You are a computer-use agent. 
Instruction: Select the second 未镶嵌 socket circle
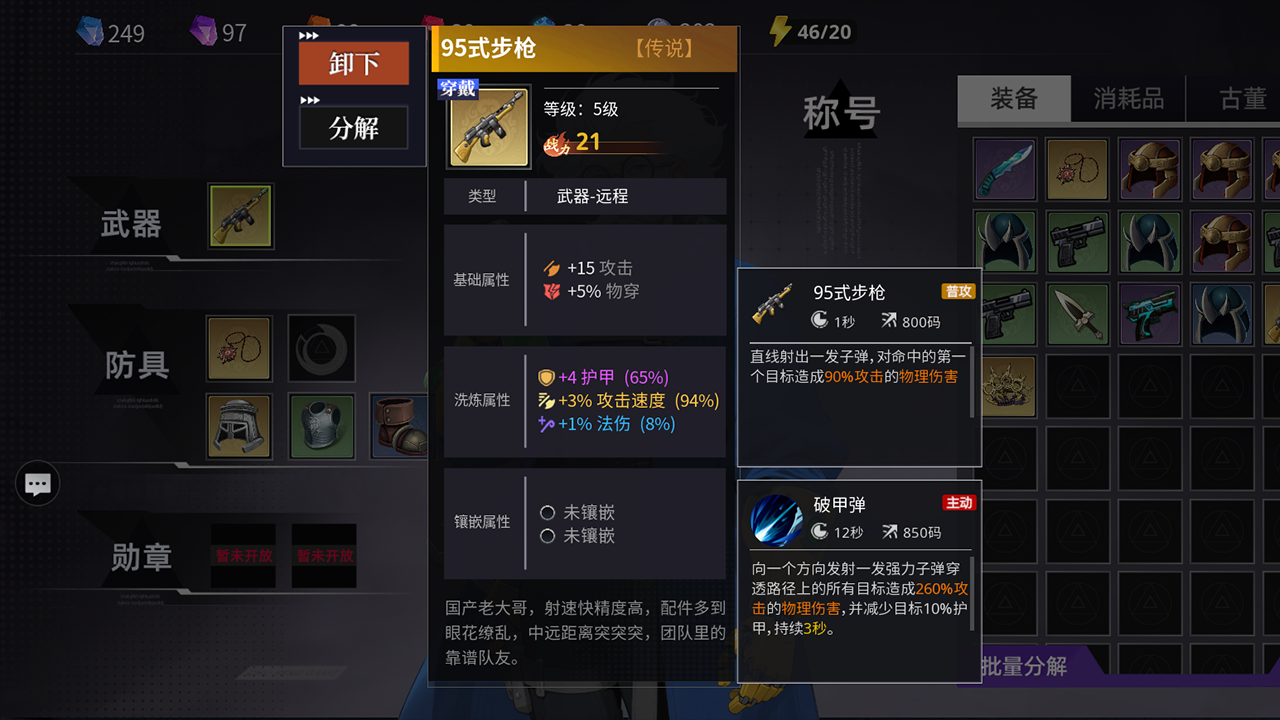548,537
